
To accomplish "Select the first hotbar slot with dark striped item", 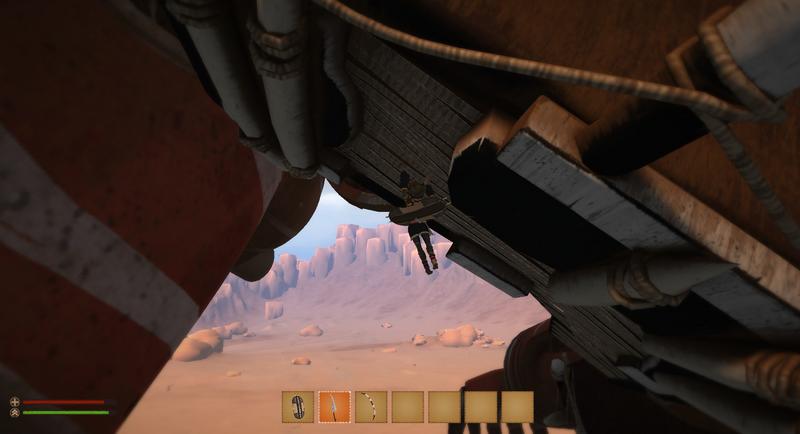I will (298, 407).
